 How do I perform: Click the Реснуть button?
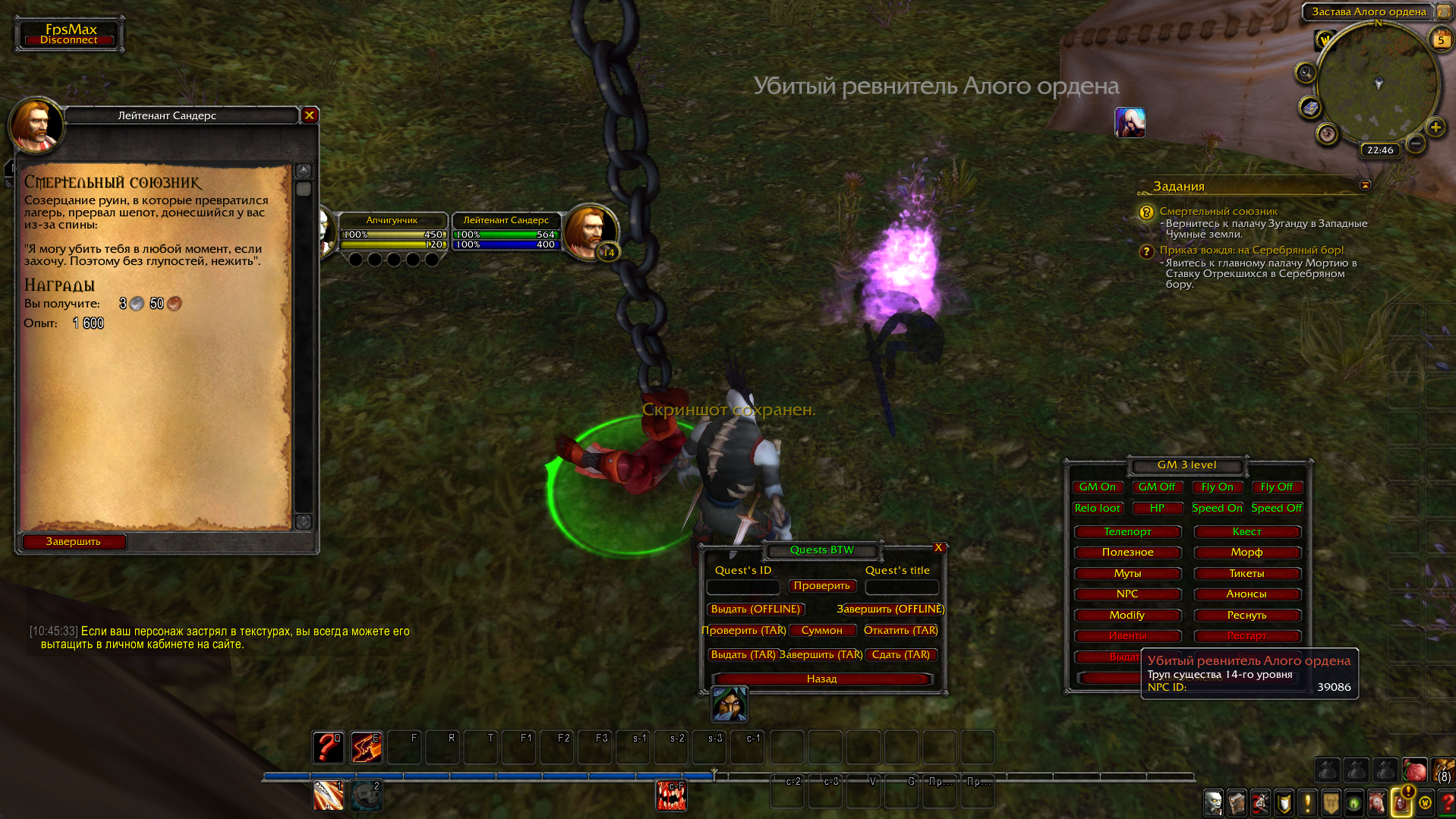coord(1246,616)
